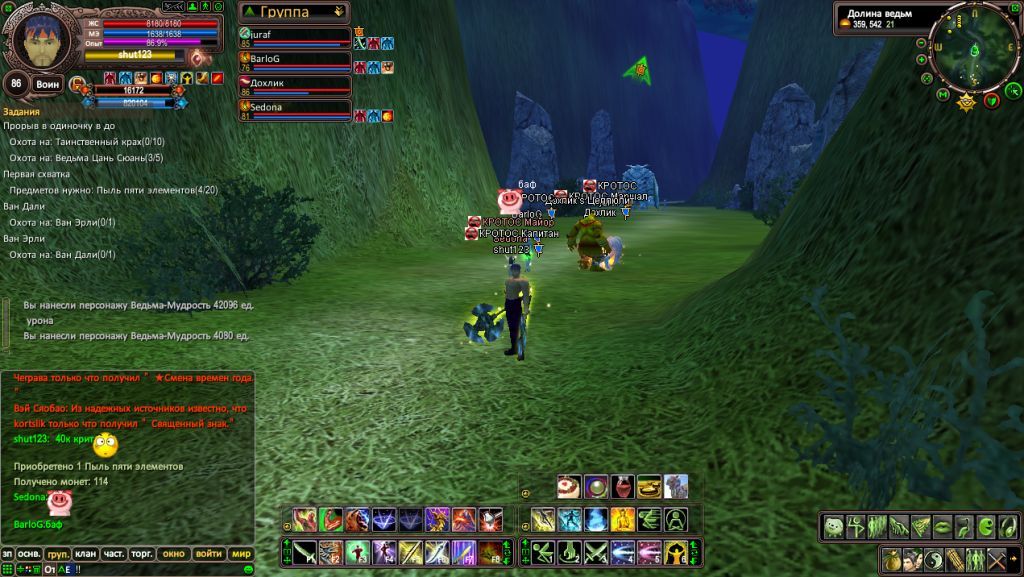Screen dimensions: 1024x577
Task: Switch chat to the груп. tab
Action: click(58, 553)
